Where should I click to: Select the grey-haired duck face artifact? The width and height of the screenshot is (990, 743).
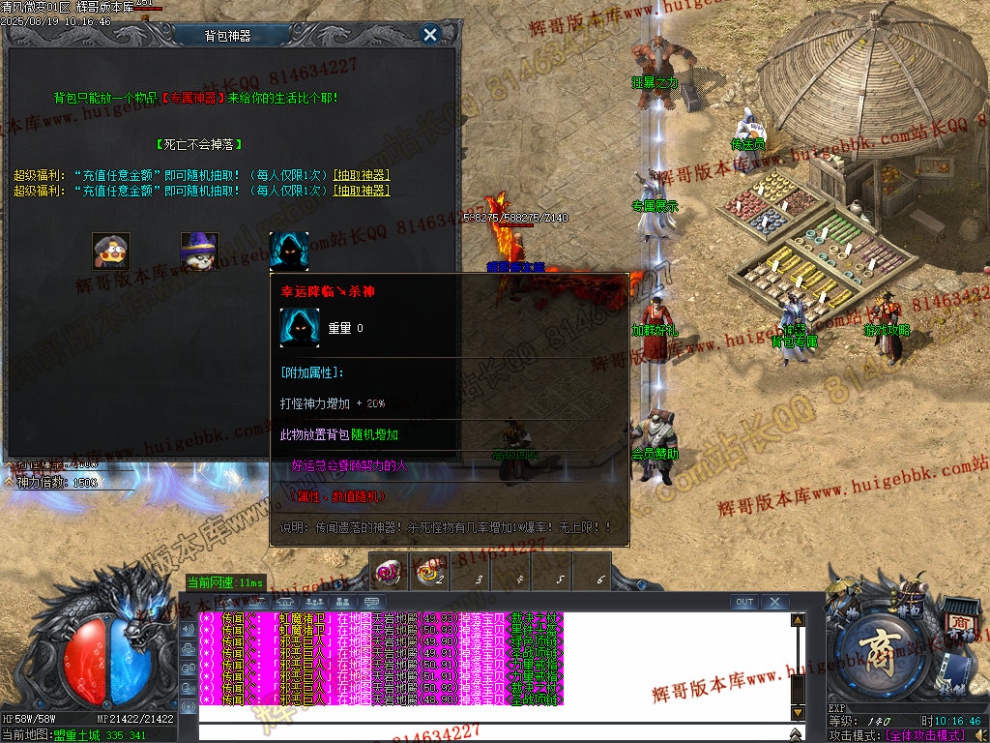[111, 251]
